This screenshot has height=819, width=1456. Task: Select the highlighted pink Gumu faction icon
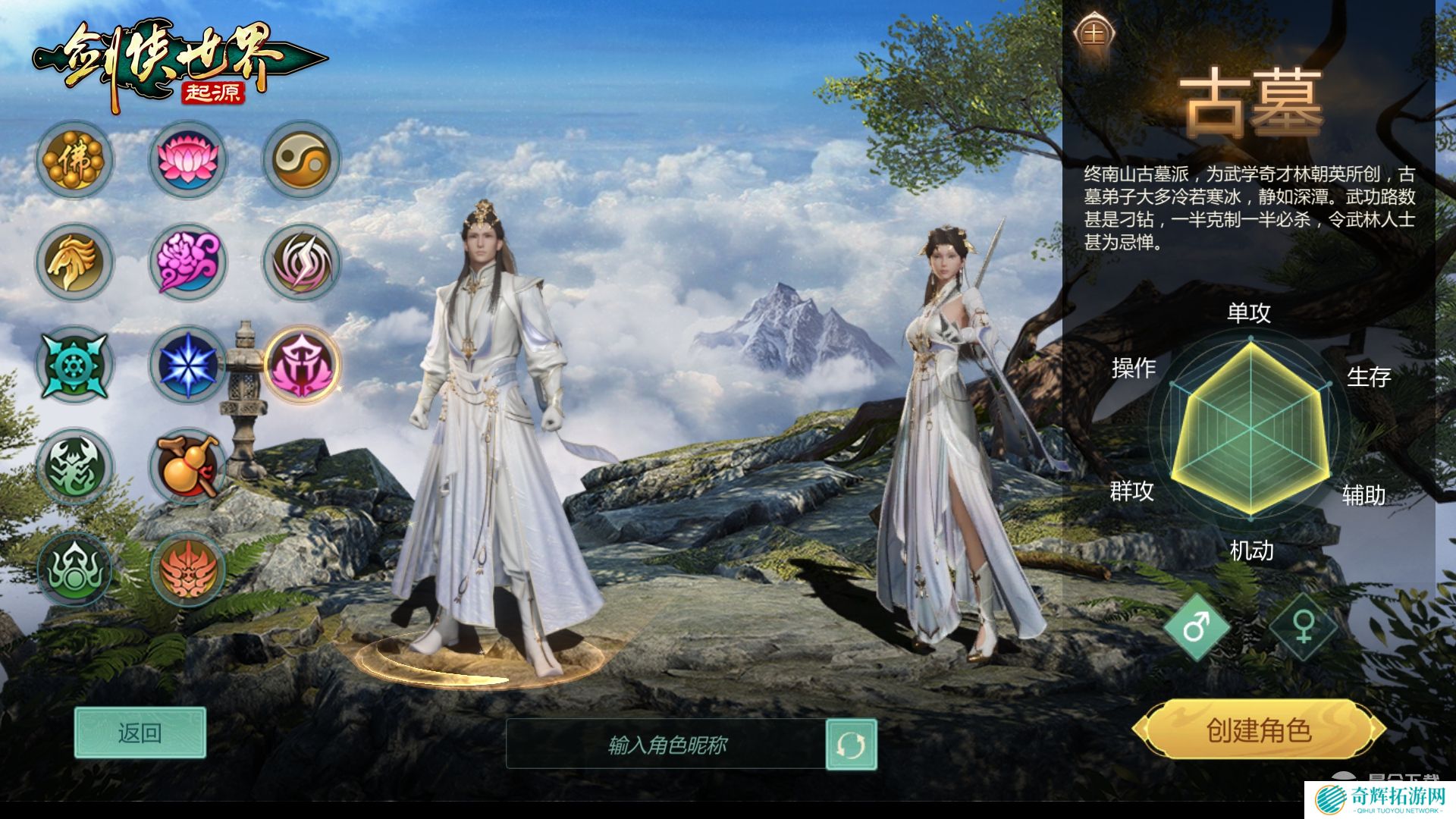[300, 365]
